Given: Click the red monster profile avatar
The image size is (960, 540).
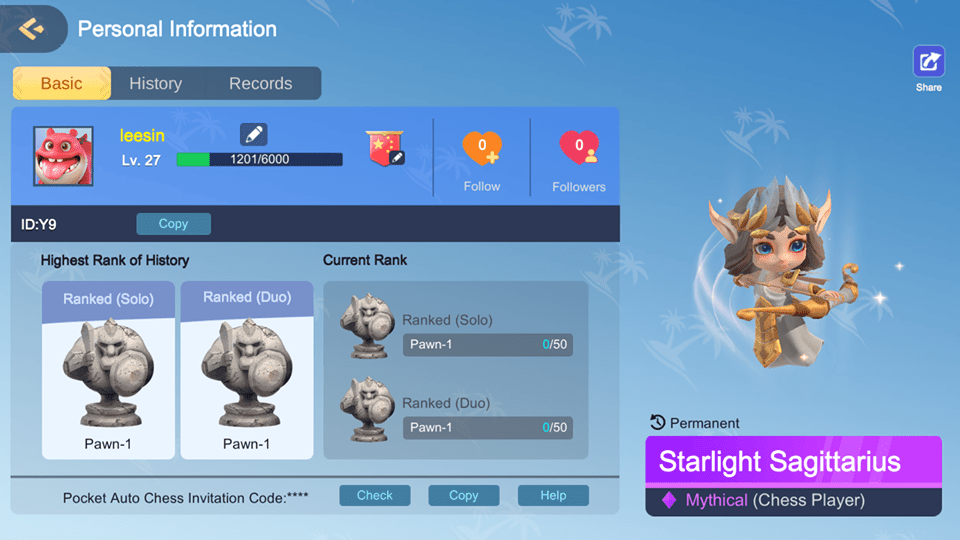Looking at the screenshot, I should click(x=64, y=156).
